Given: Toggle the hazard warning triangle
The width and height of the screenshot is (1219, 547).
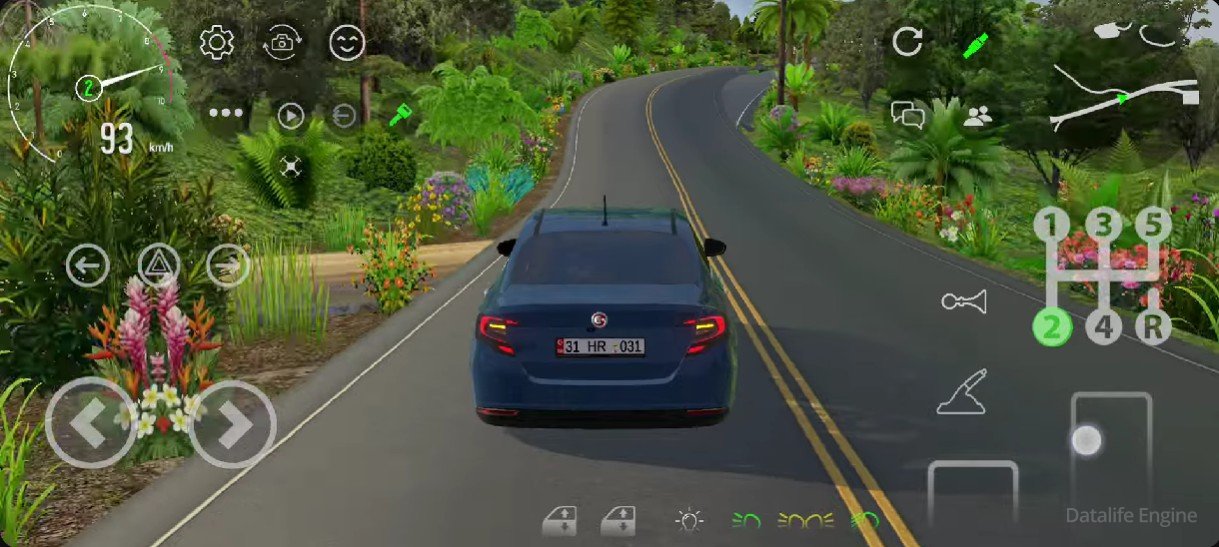Looking at the screenshot, I should (x=158, y=266).
